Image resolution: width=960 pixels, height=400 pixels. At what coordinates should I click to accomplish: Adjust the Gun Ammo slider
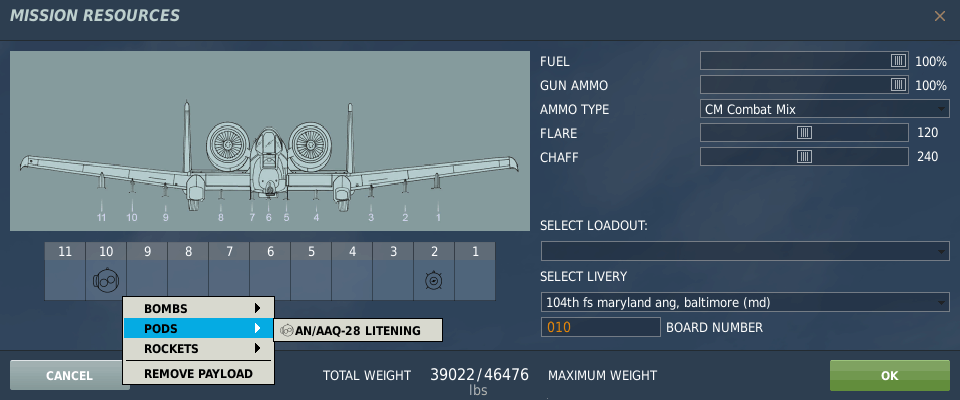pos(898,85)
